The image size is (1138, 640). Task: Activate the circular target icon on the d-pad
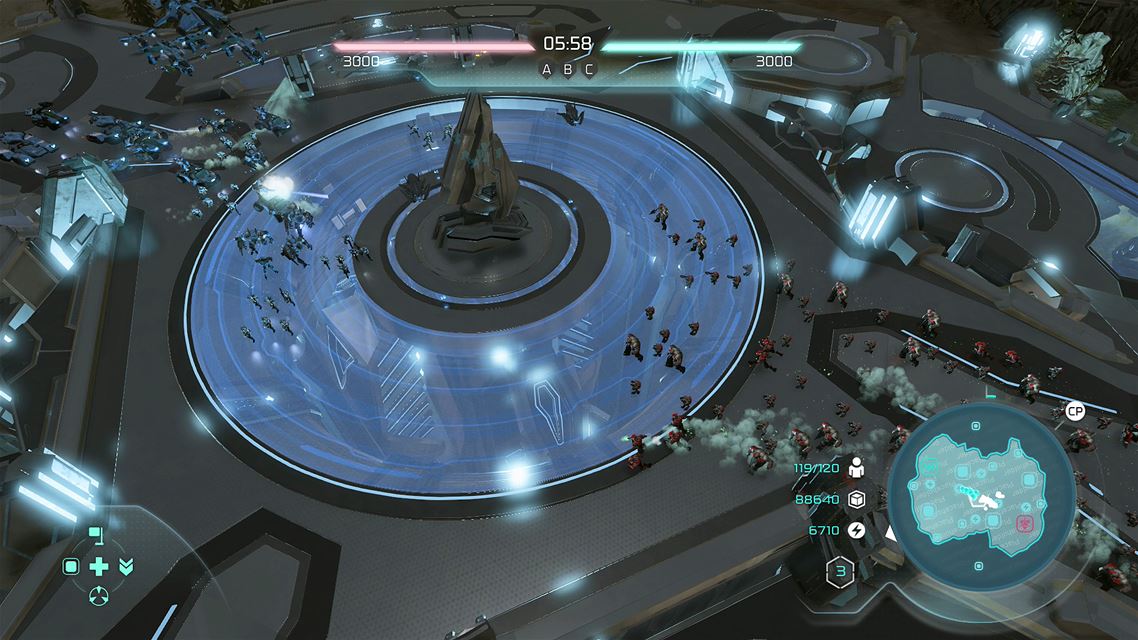98,597
